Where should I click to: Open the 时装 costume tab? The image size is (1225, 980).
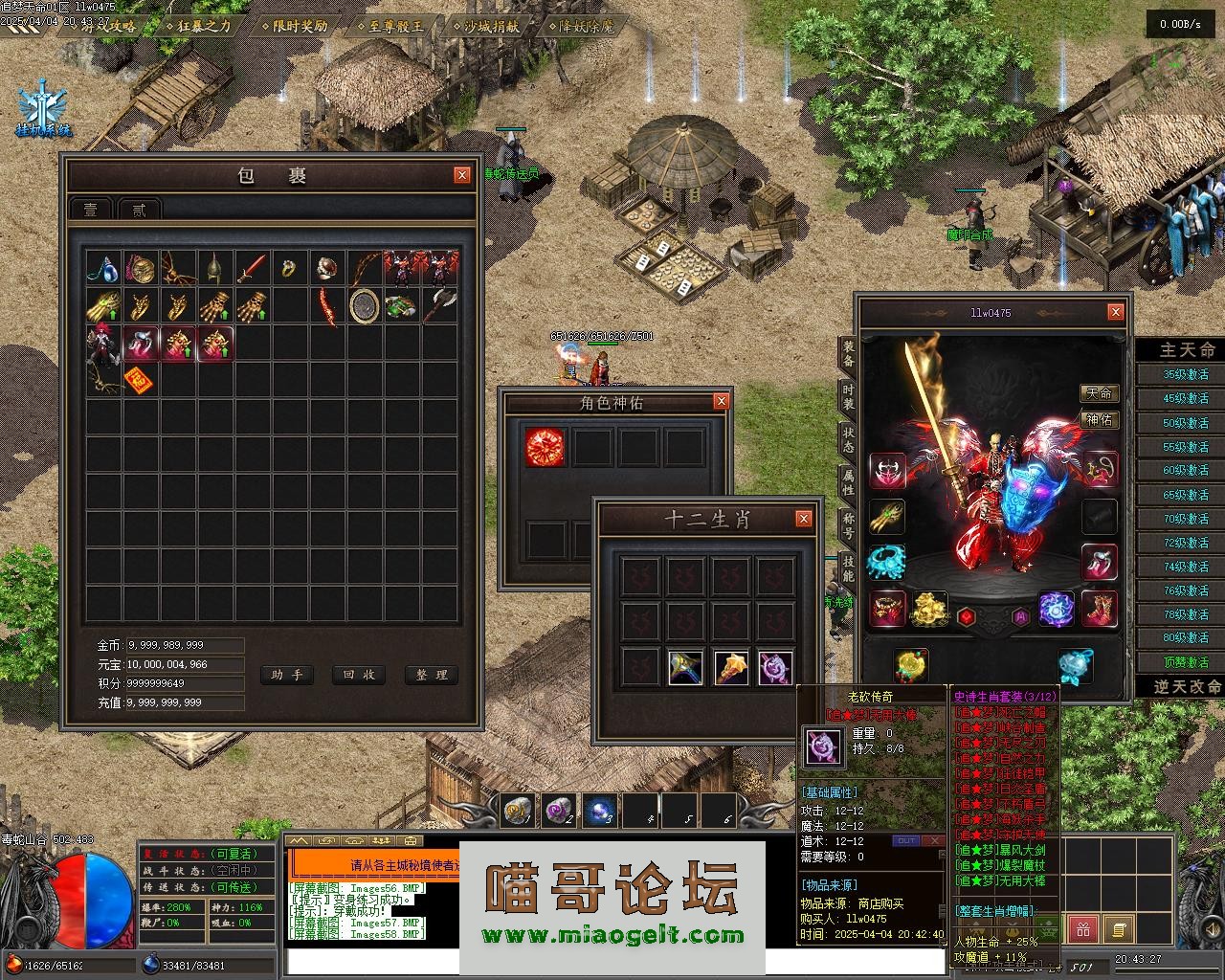click(848, 397)
